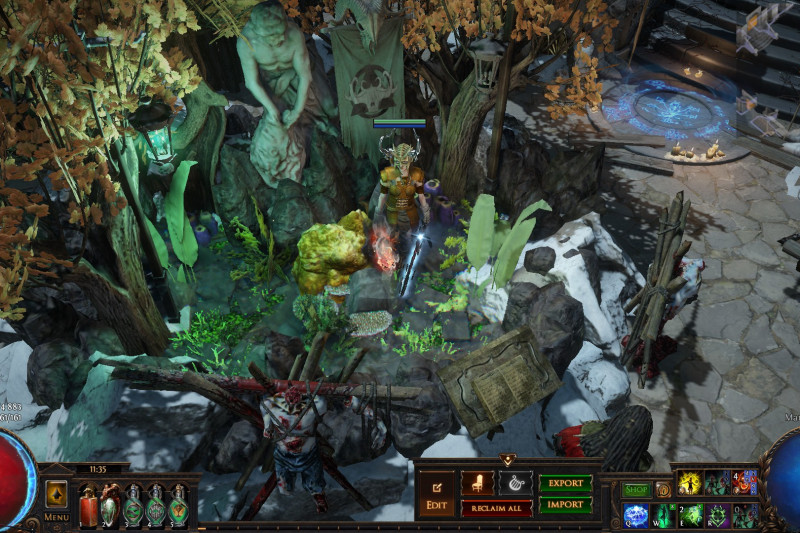800x533 pixels.
Task: Click the round coin icon beside Shop
Action: point(662,490)
